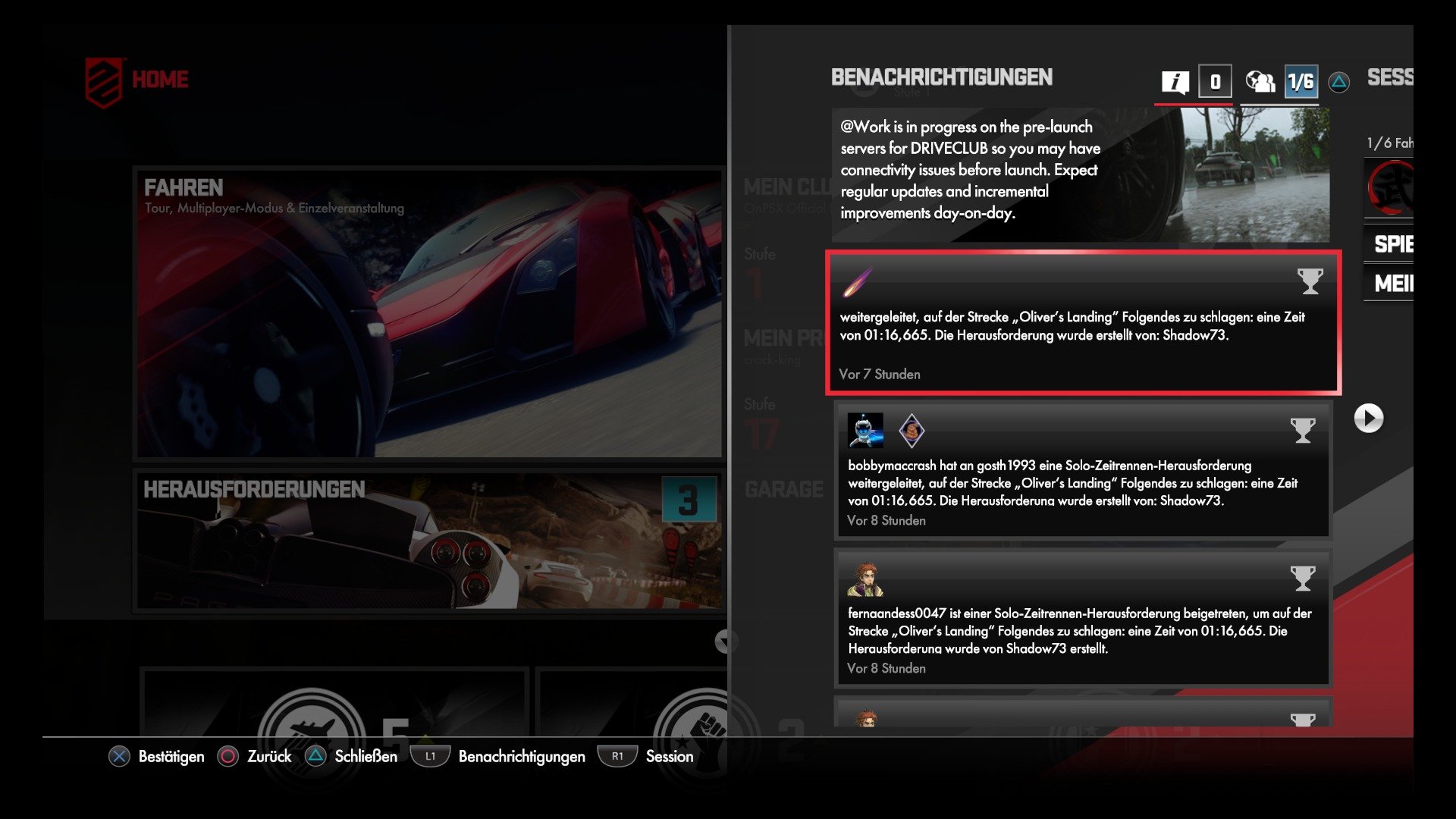Click Zurück at the bottom of the screen
The width and height of the screenshot is (1456, 819).
coord(257,756)
